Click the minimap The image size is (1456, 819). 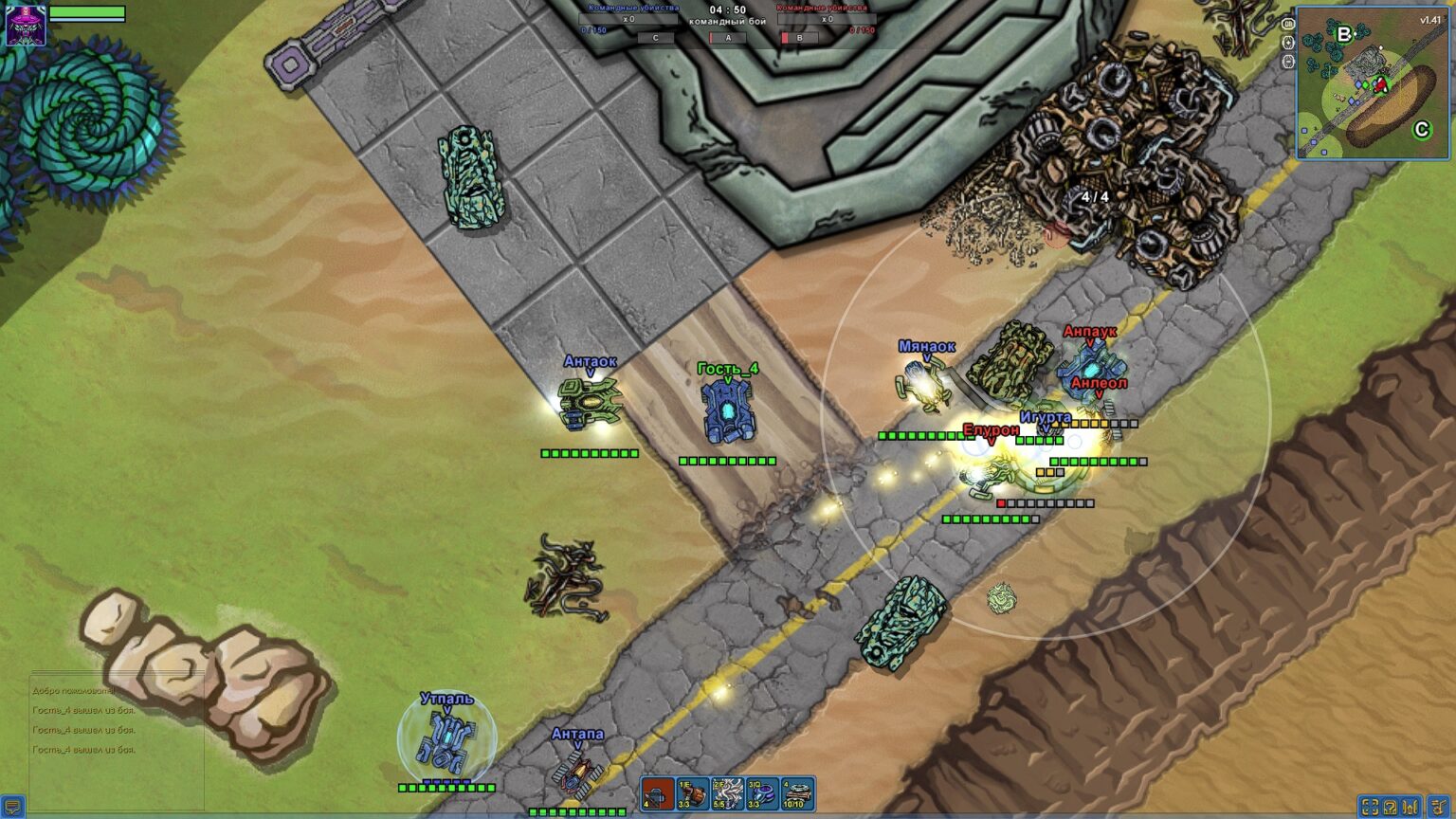1373,82
